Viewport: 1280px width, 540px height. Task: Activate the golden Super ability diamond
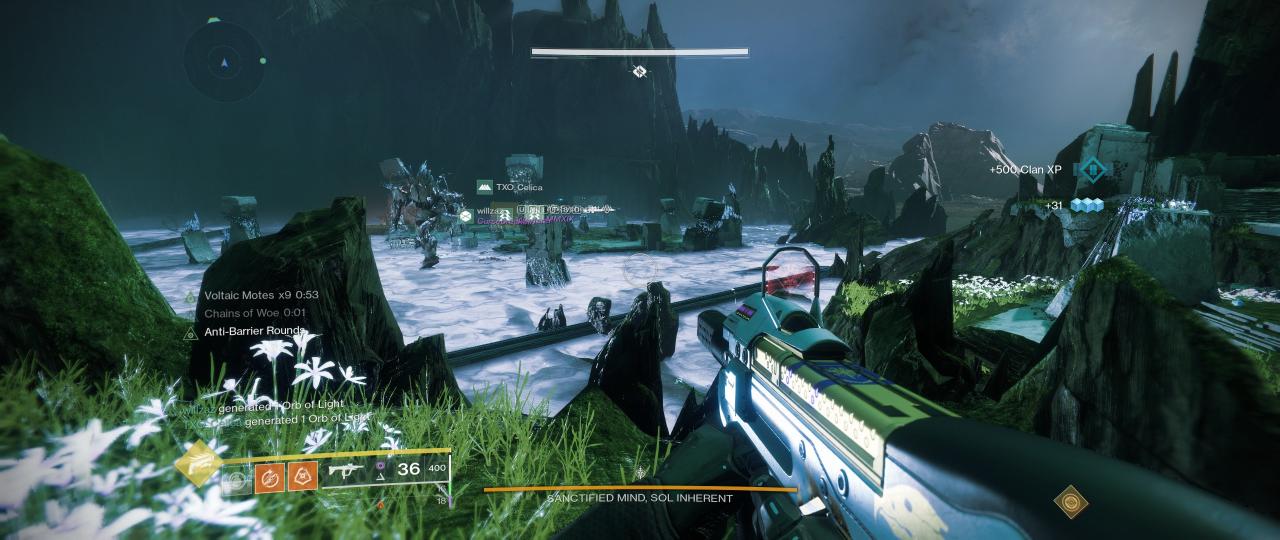pos(198,462)
